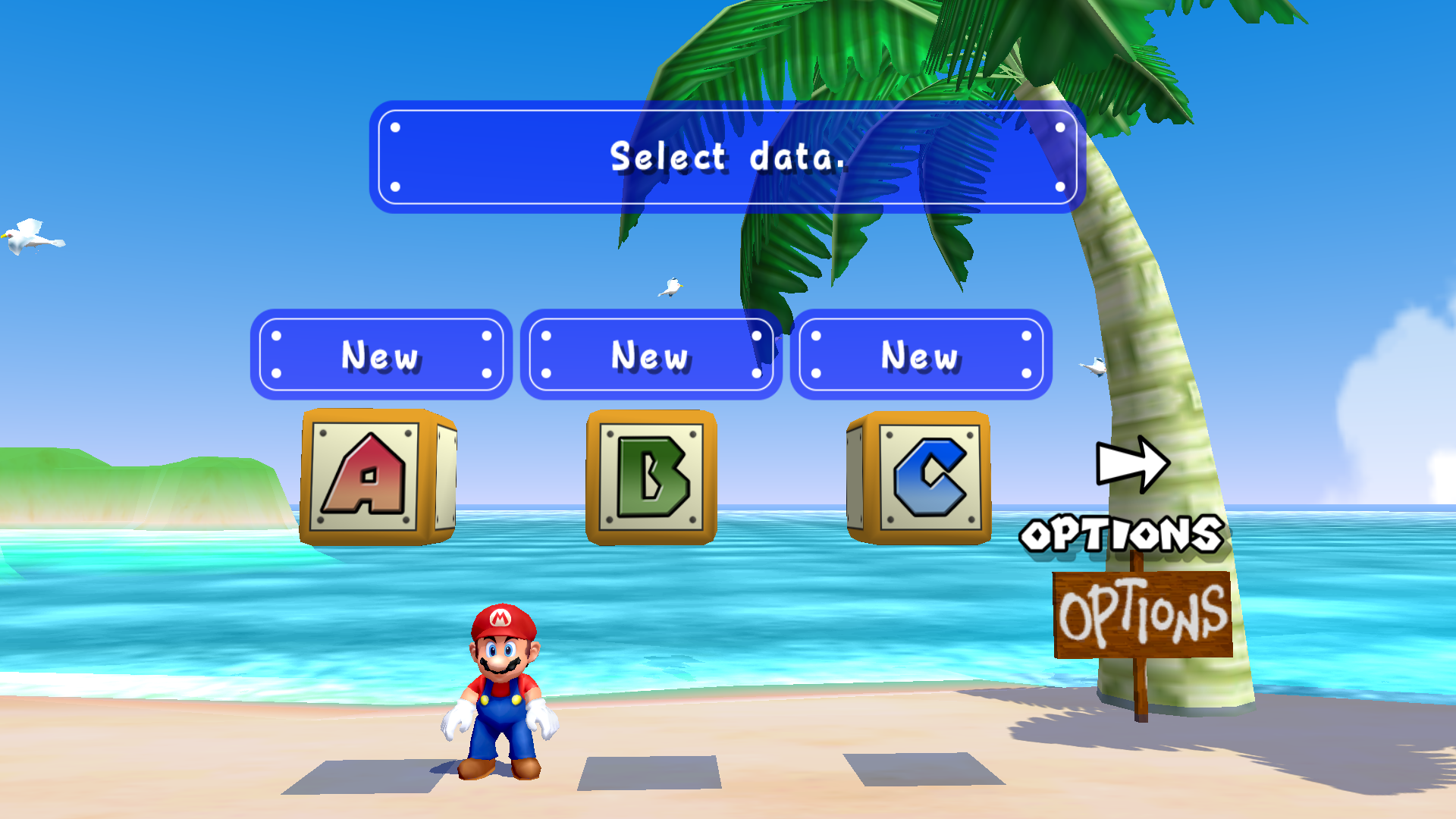The width and height of the screenshot is (1456, 819).
Task: Choose the New label above block C
Action: pos(921,355)
